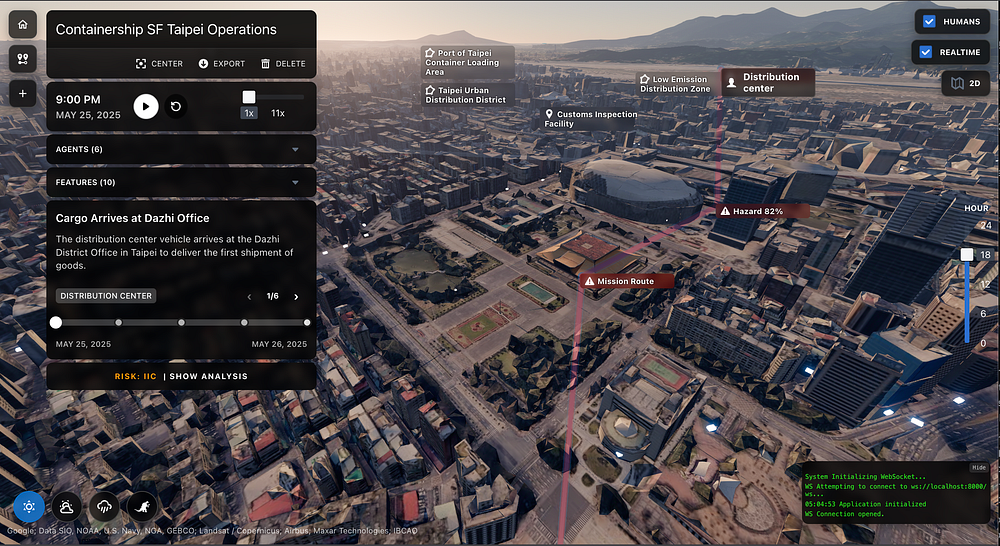Go to the next event step
1000x546 pixels.
click(296, 297)
